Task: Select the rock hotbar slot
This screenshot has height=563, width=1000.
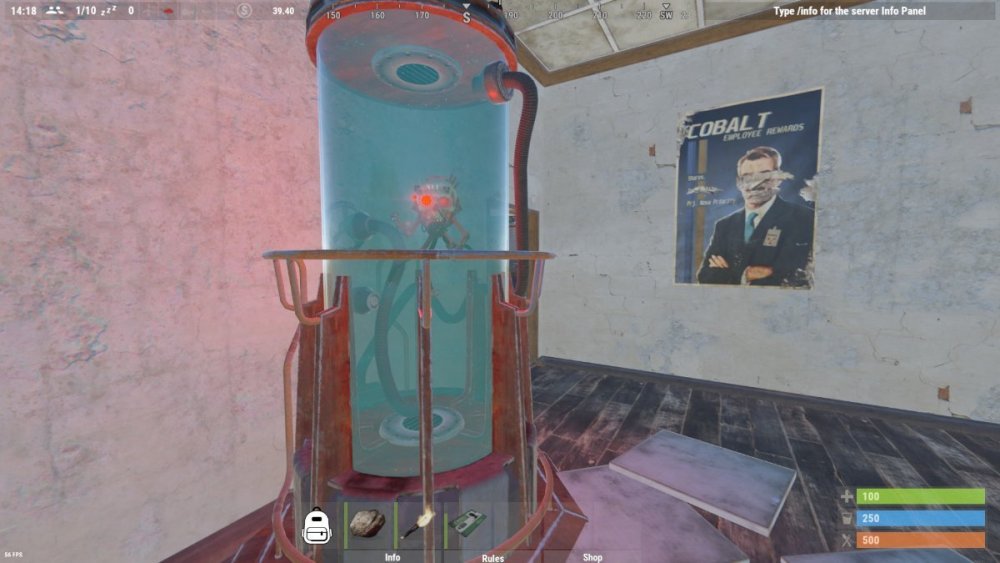Action: point(367,523)
